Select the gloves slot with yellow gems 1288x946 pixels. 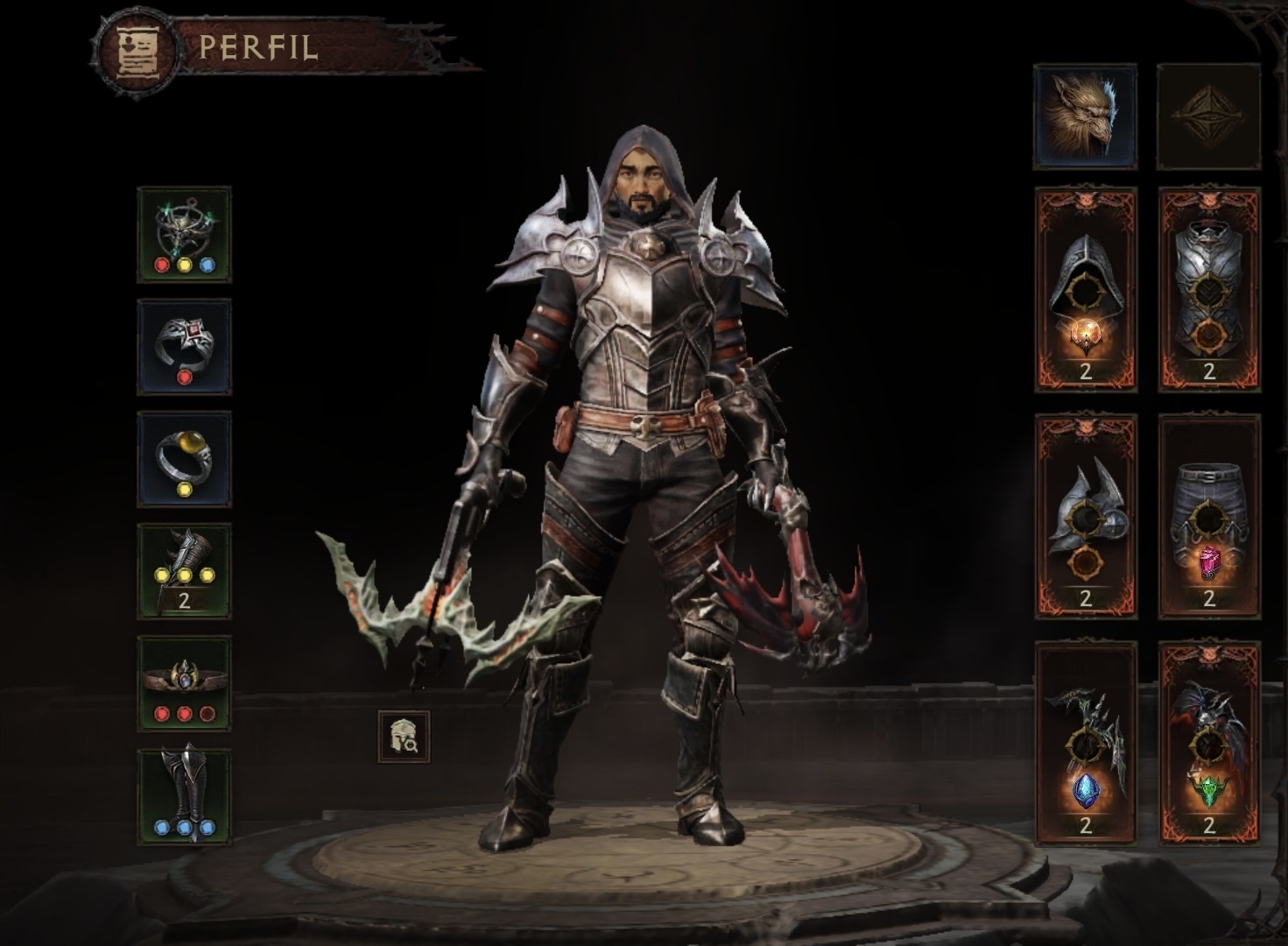(x=184, y=571)
